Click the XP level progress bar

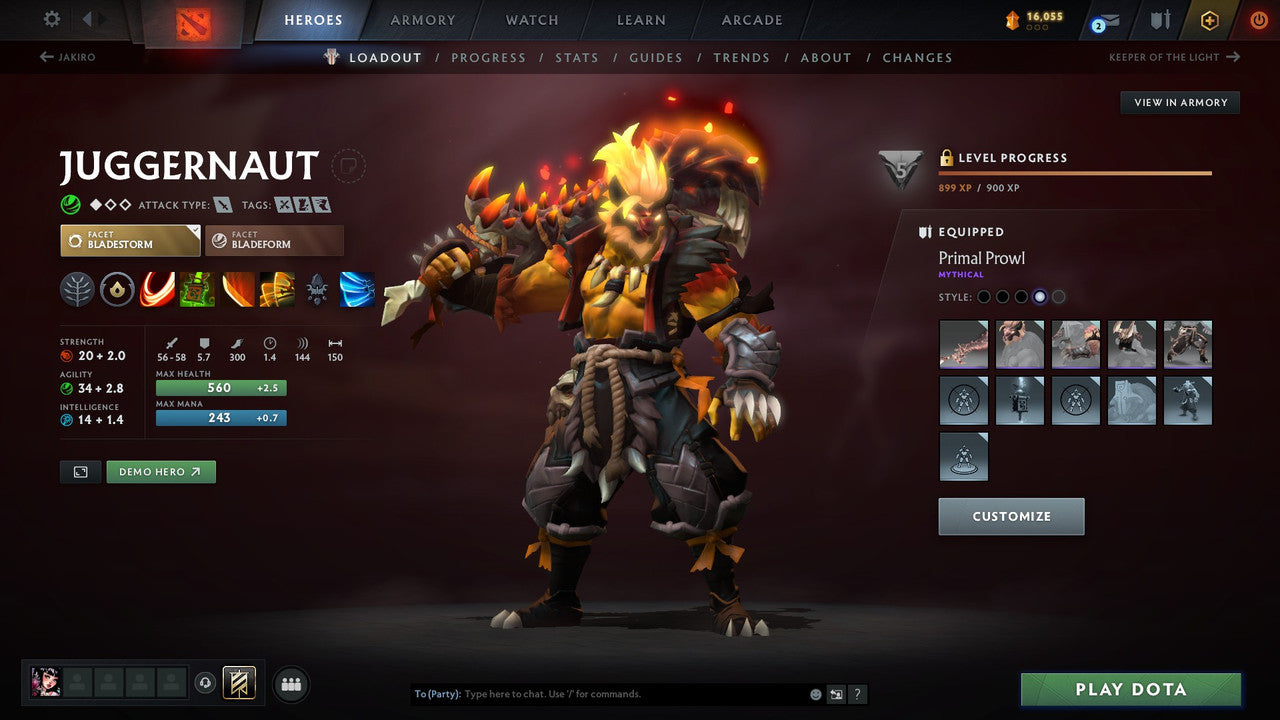point(1075,172)
